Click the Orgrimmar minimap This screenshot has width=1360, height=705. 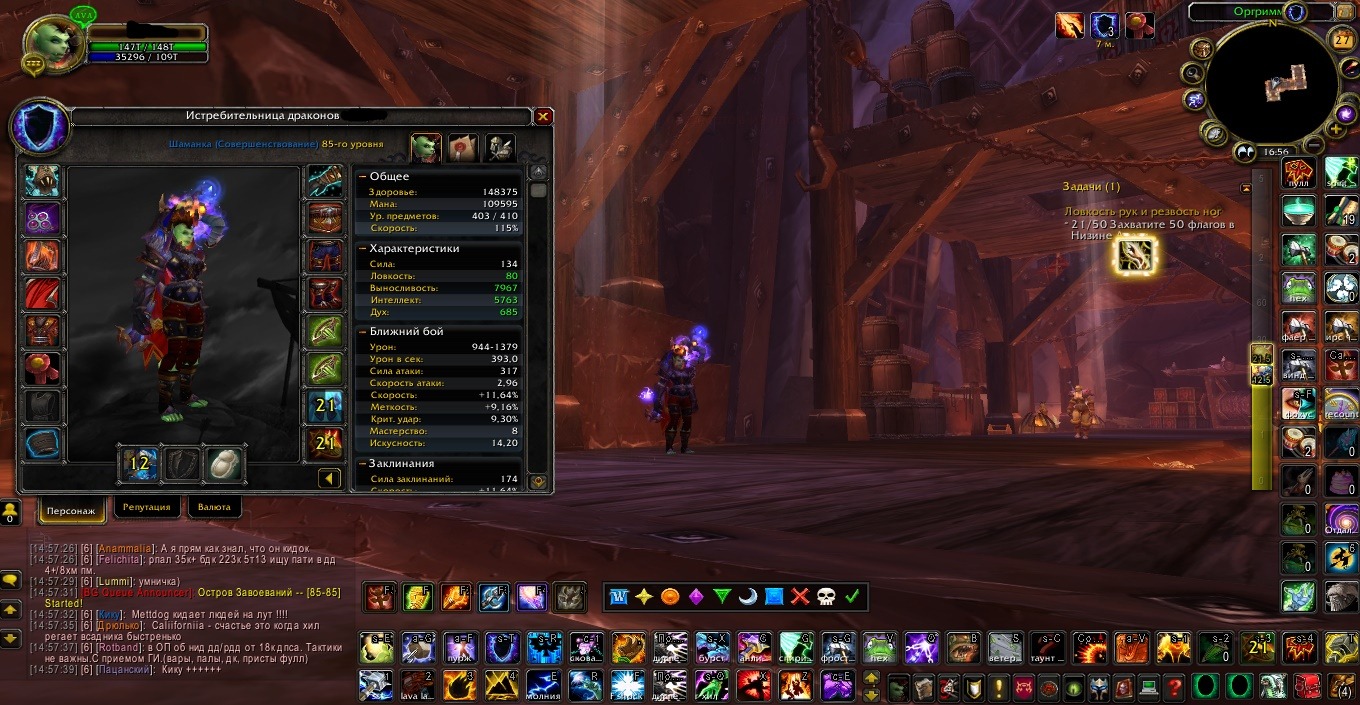click(1270, 84)
